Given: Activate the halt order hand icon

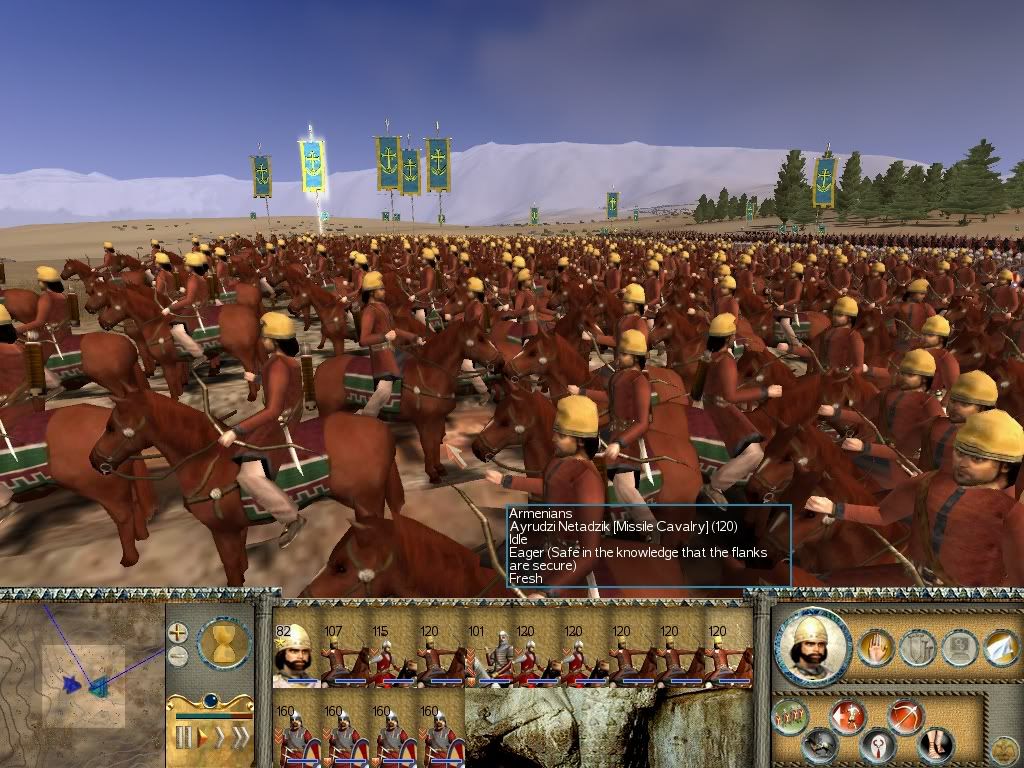Looking at the screenshot, I should click(876, 648).
